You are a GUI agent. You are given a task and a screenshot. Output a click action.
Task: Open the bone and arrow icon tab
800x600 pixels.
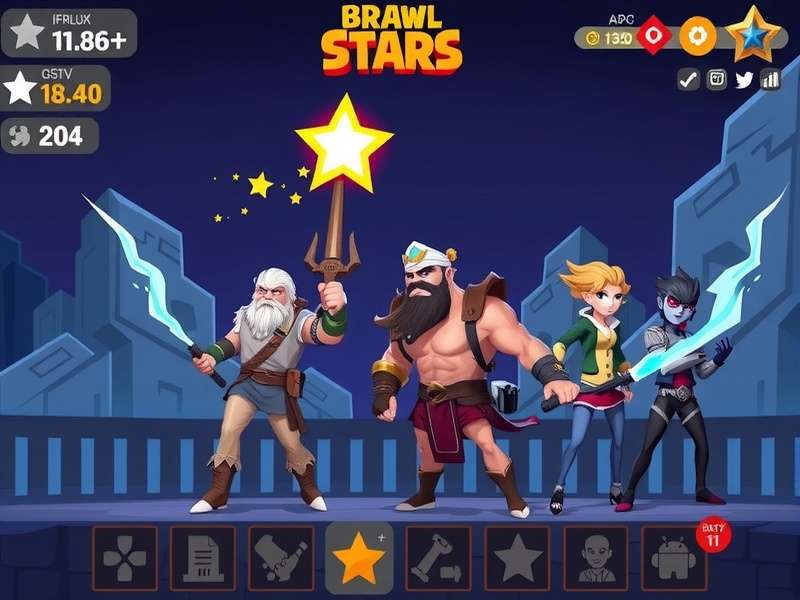(438, 558)
